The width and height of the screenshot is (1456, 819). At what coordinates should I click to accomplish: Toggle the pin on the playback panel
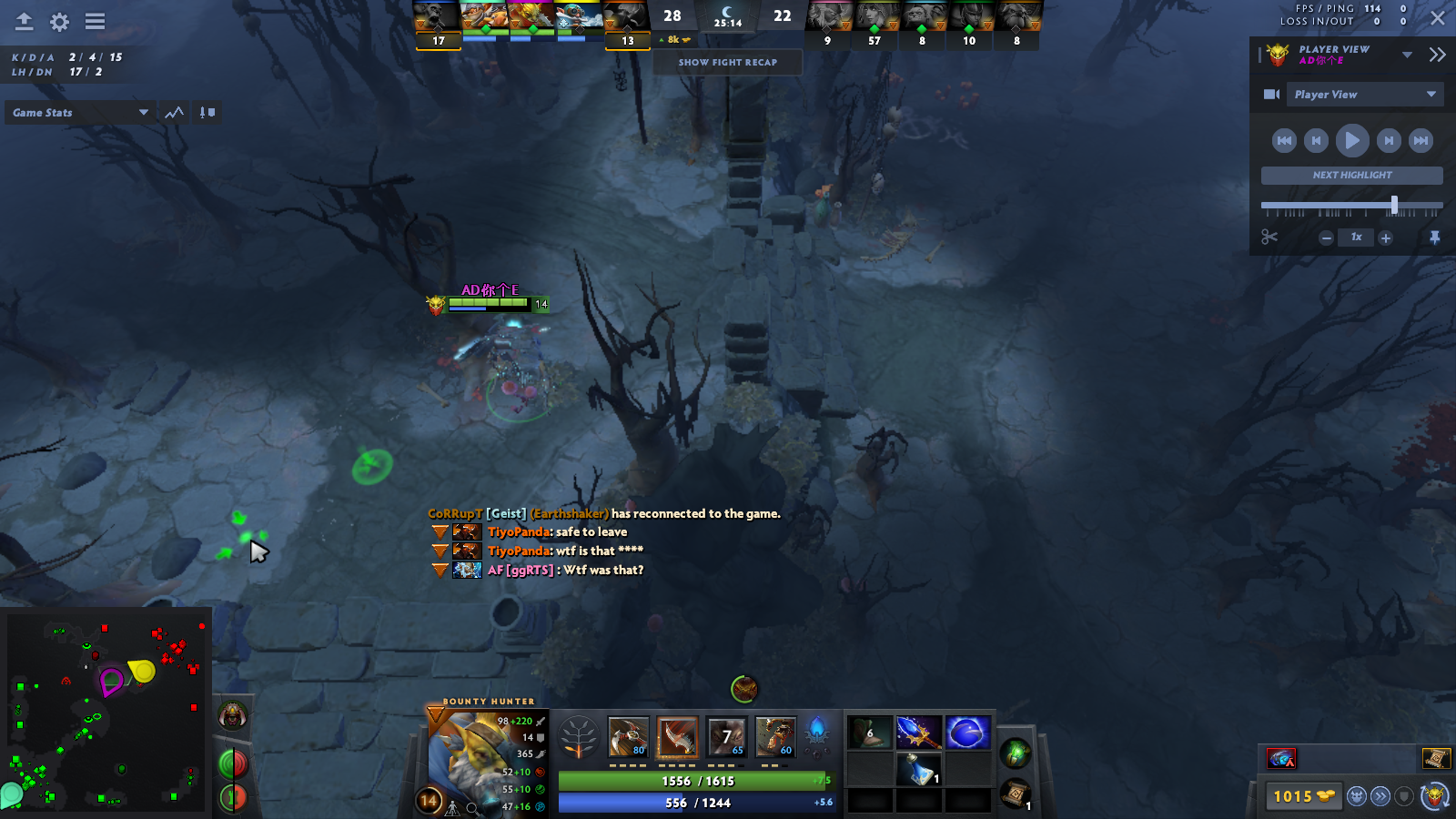pyautogui.click(x=1436, y=238)
